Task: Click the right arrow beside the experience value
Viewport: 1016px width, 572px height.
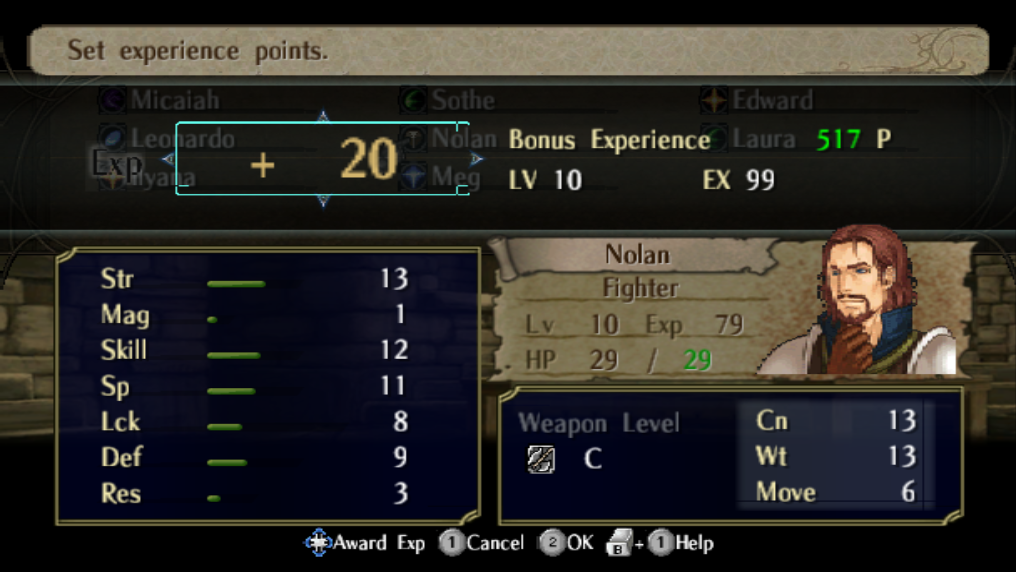Action: click(x=477, y=159)
